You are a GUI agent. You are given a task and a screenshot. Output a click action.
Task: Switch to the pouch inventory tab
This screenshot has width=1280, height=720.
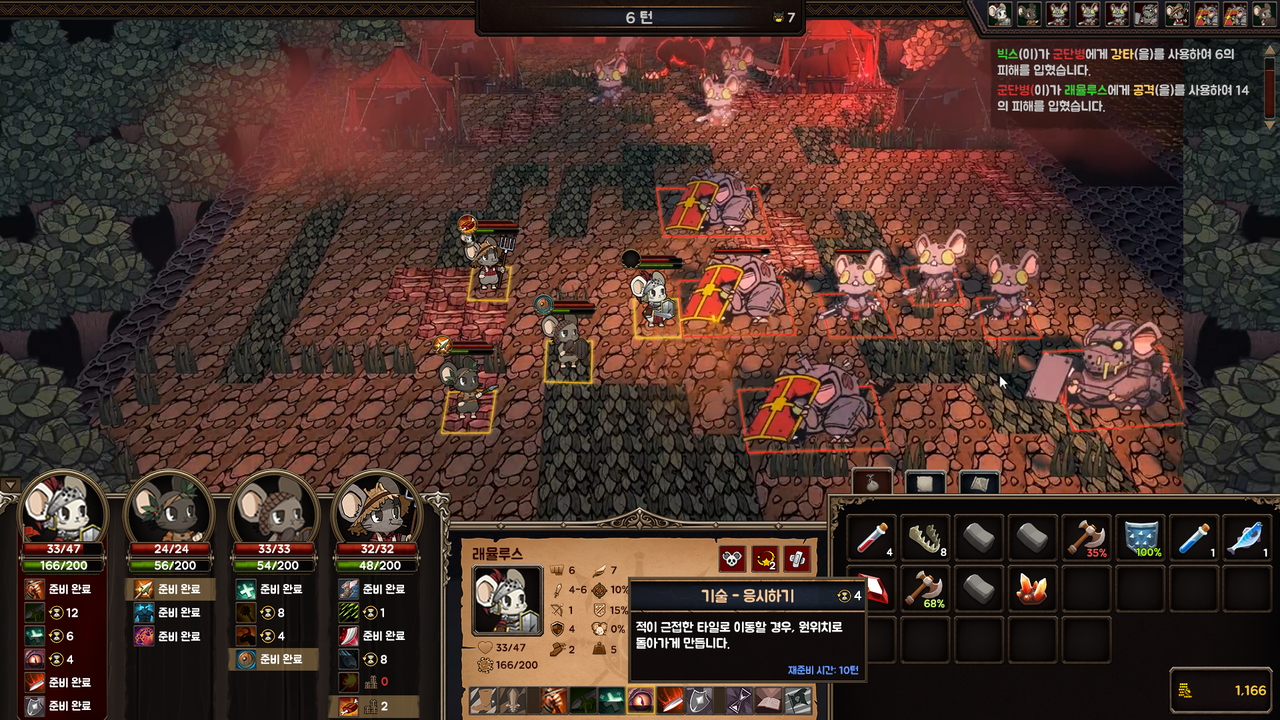coord(872,482)
